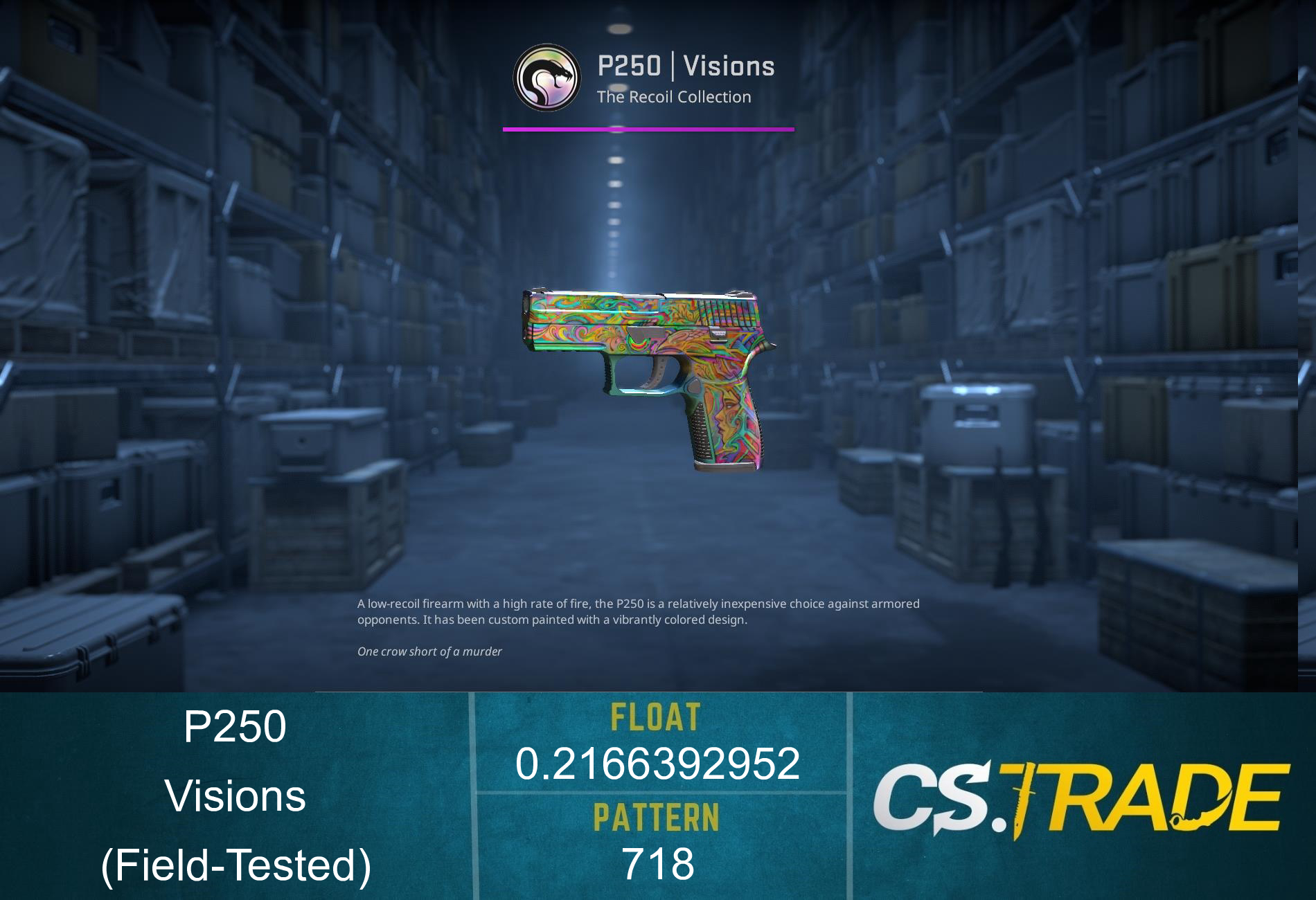
Task: Expand details under 'The Recoil Collection' label
Action: [x=675, y=97]
